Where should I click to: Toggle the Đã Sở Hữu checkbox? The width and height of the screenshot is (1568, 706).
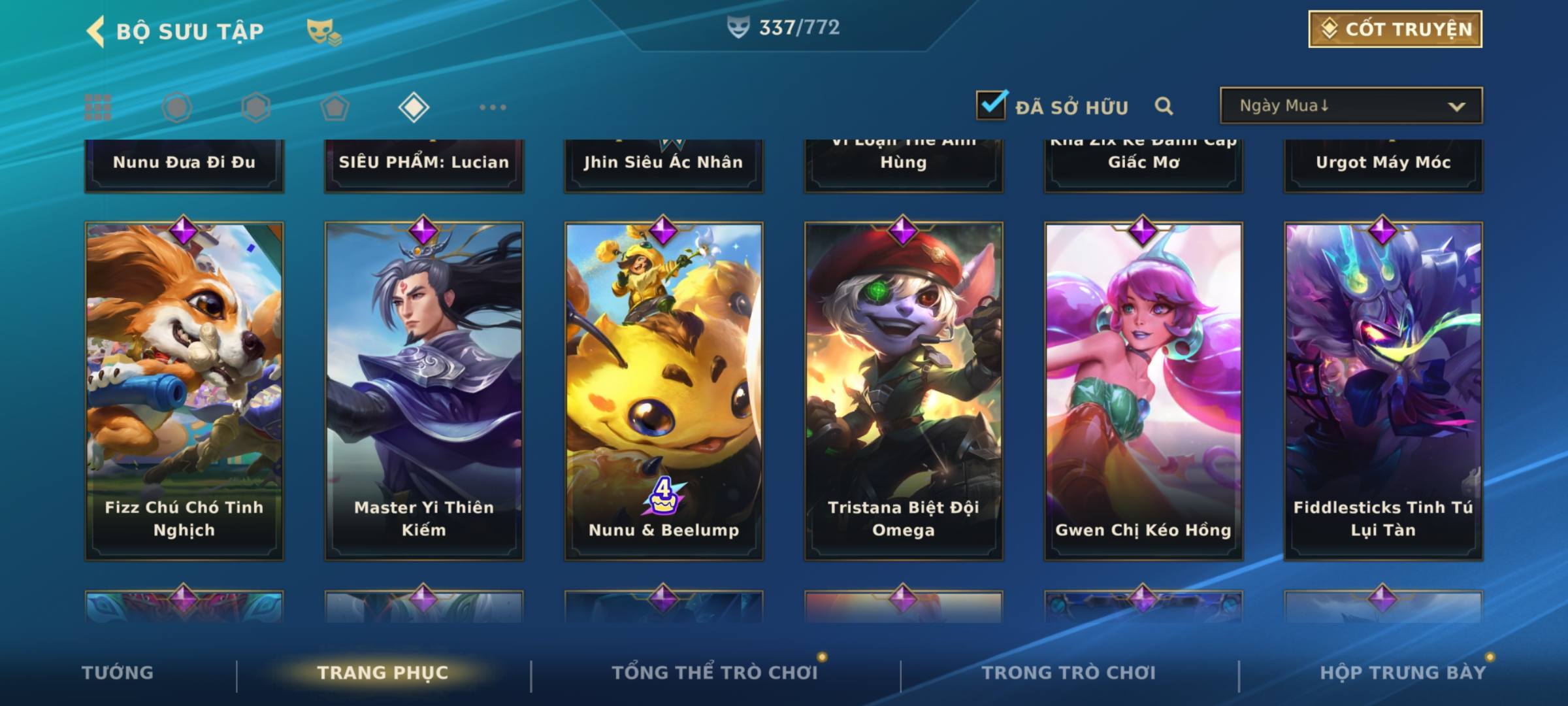[991, 105]
